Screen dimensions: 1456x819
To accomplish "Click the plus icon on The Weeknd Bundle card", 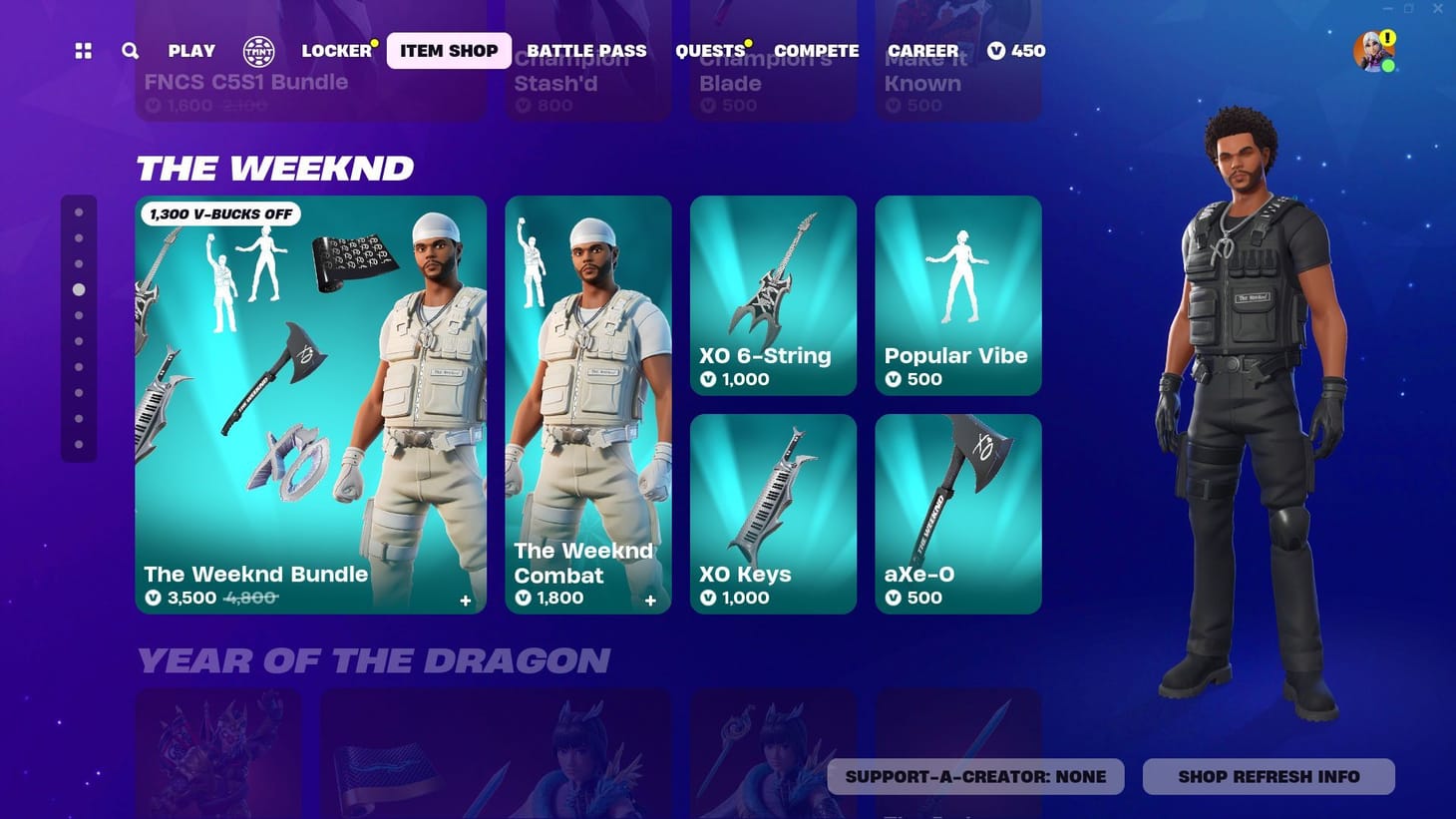I will click(465, 601).
